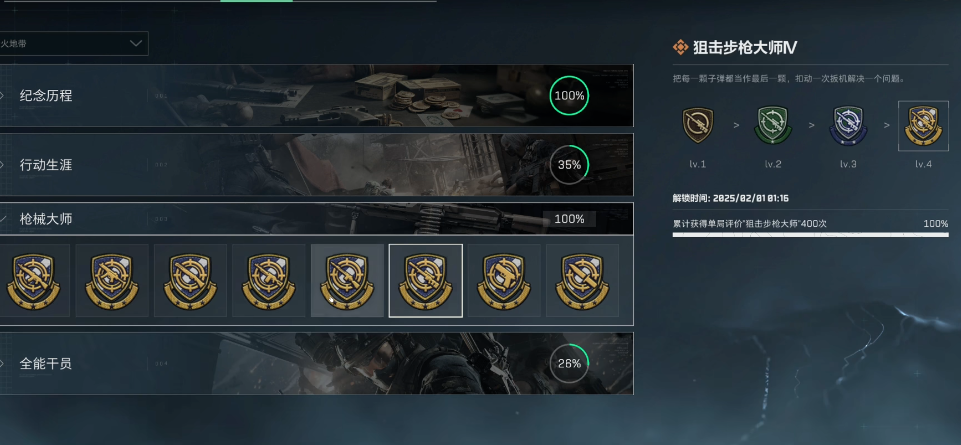Select the lv.2 green sniper badge
This screenshot has width=961, height=445.
tap(772, 125)
